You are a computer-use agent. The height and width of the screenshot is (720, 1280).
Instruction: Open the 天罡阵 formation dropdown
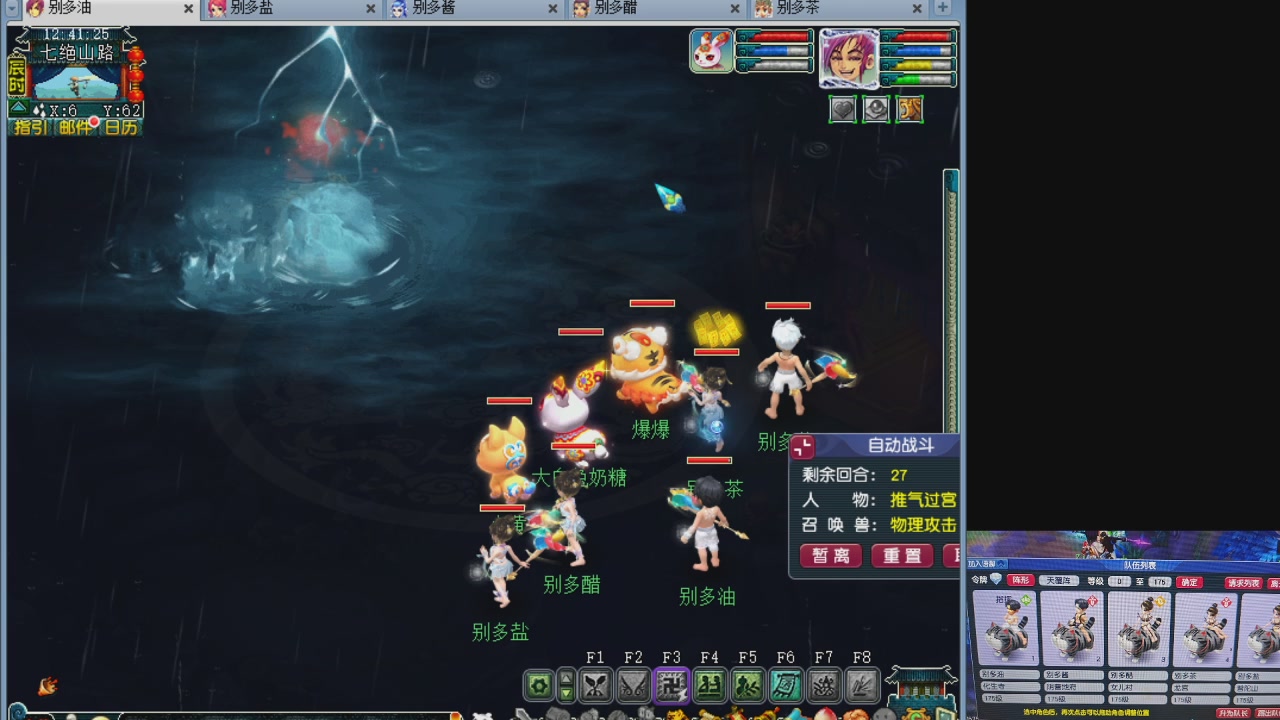(x=1059, y=582)
